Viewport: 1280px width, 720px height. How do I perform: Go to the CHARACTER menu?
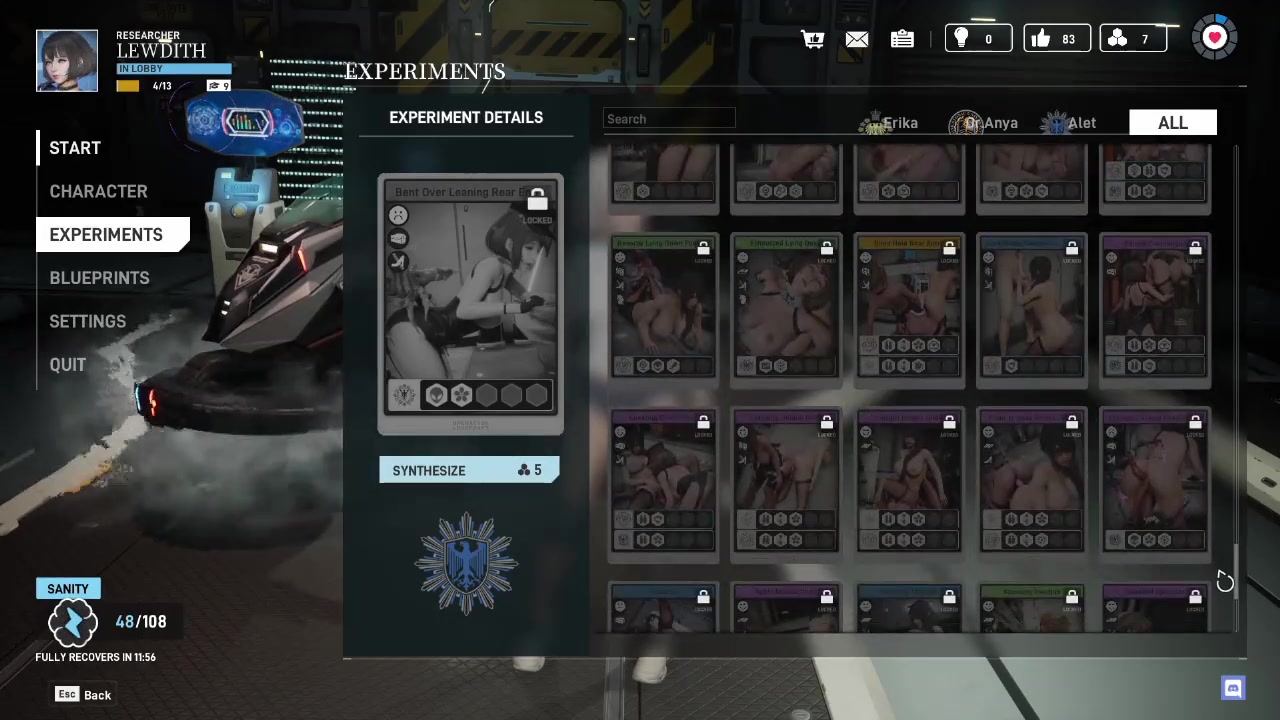click(98, 191)
